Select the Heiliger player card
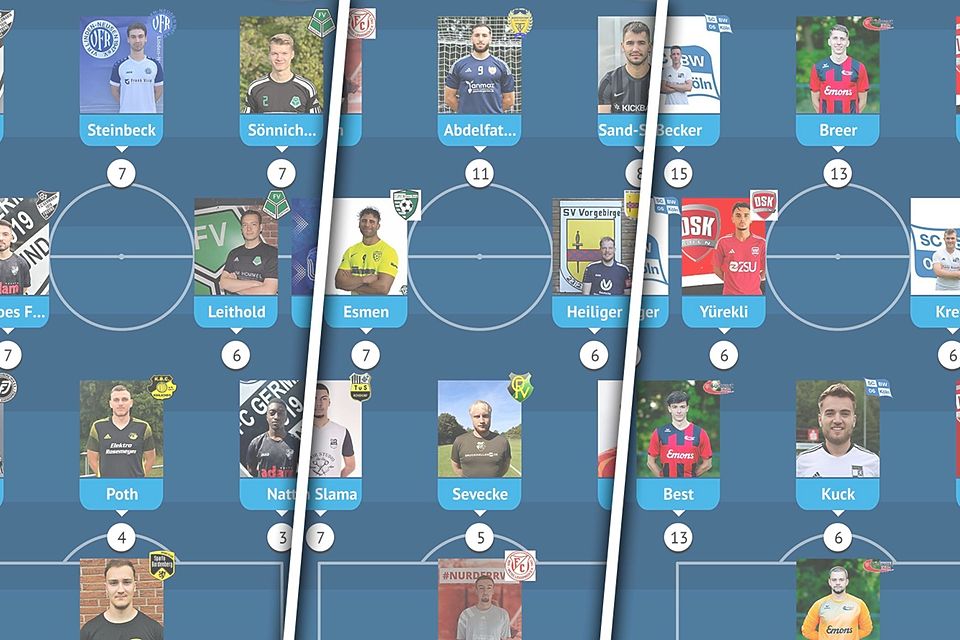This screenshot has height=640, width=960. pyautogui.click(x=593, y=249)
